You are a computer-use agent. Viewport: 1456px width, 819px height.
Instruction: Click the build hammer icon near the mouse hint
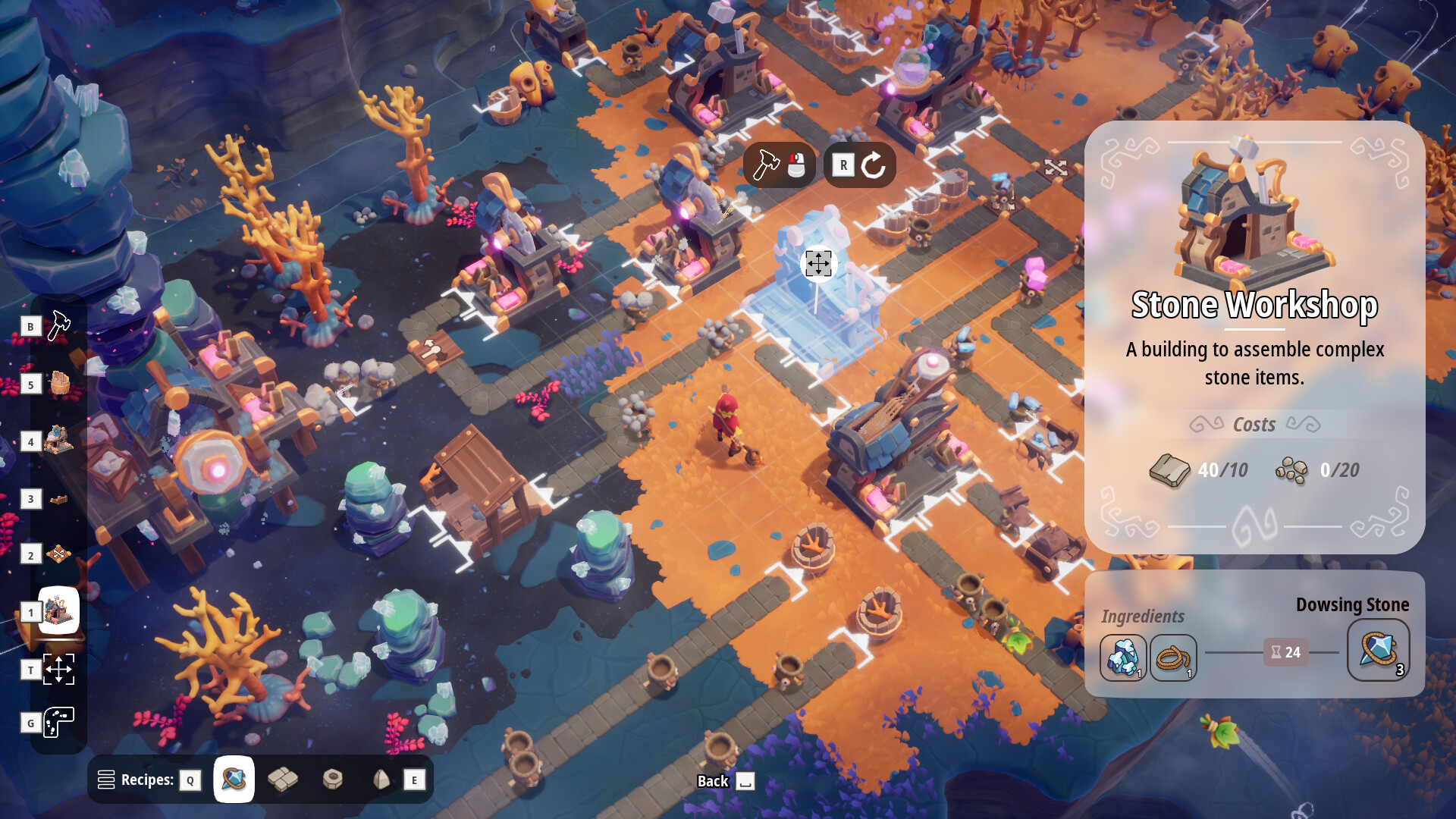pos(766,165)
